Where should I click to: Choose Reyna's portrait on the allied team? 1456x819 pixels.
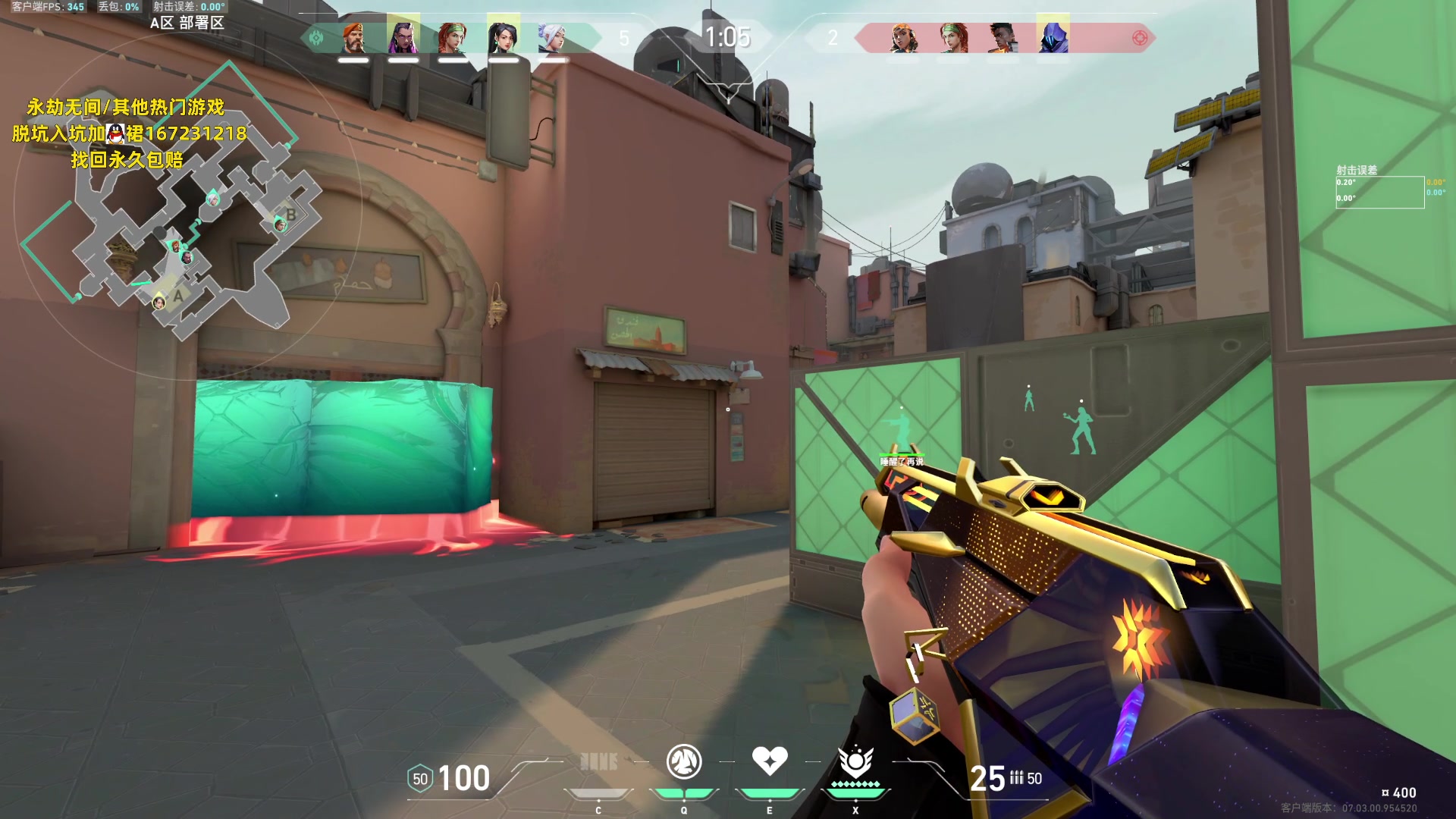click(x=403, y=36)
